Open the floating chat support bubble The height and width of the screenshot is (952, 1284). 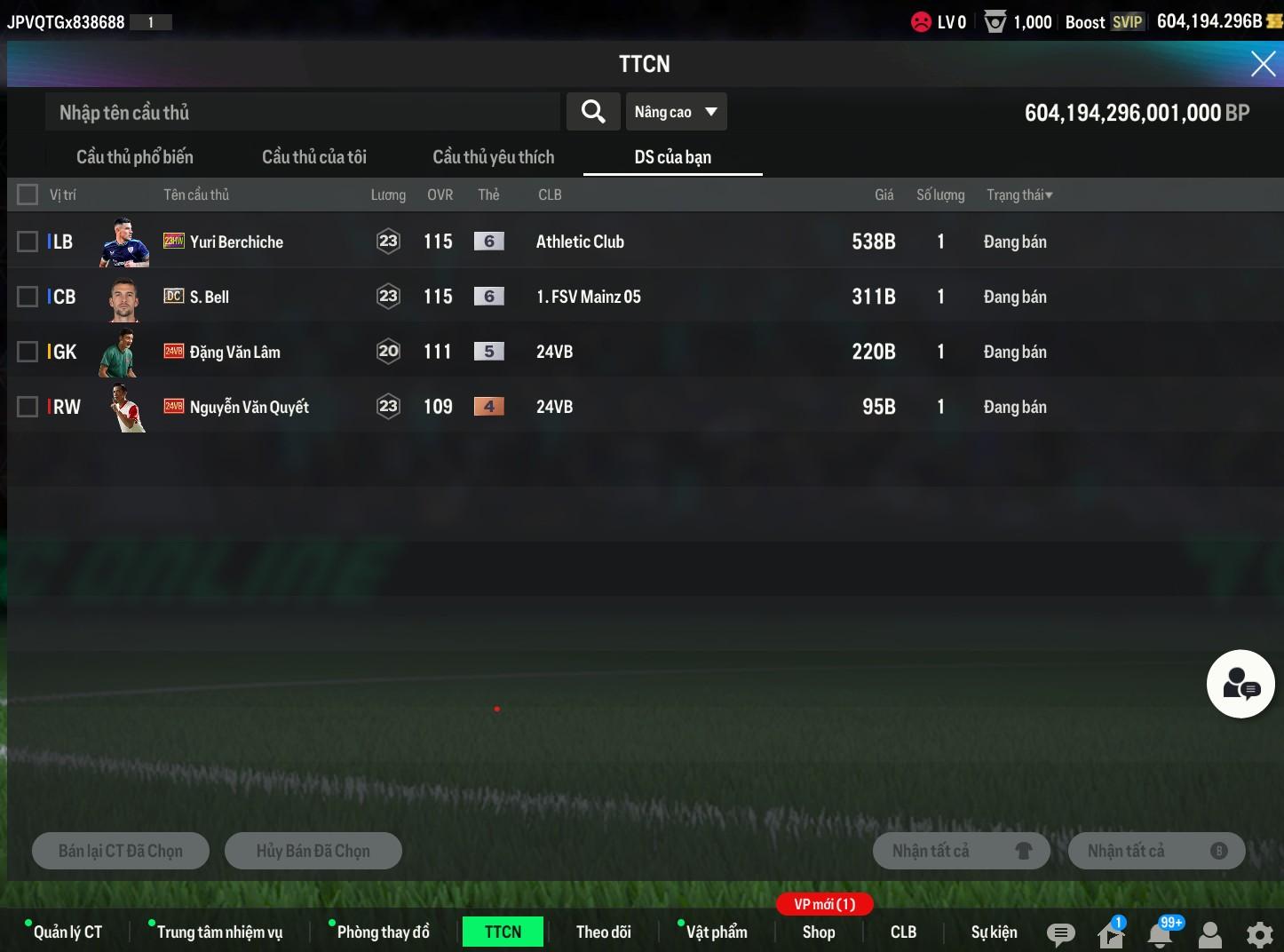coord(1240,684)
